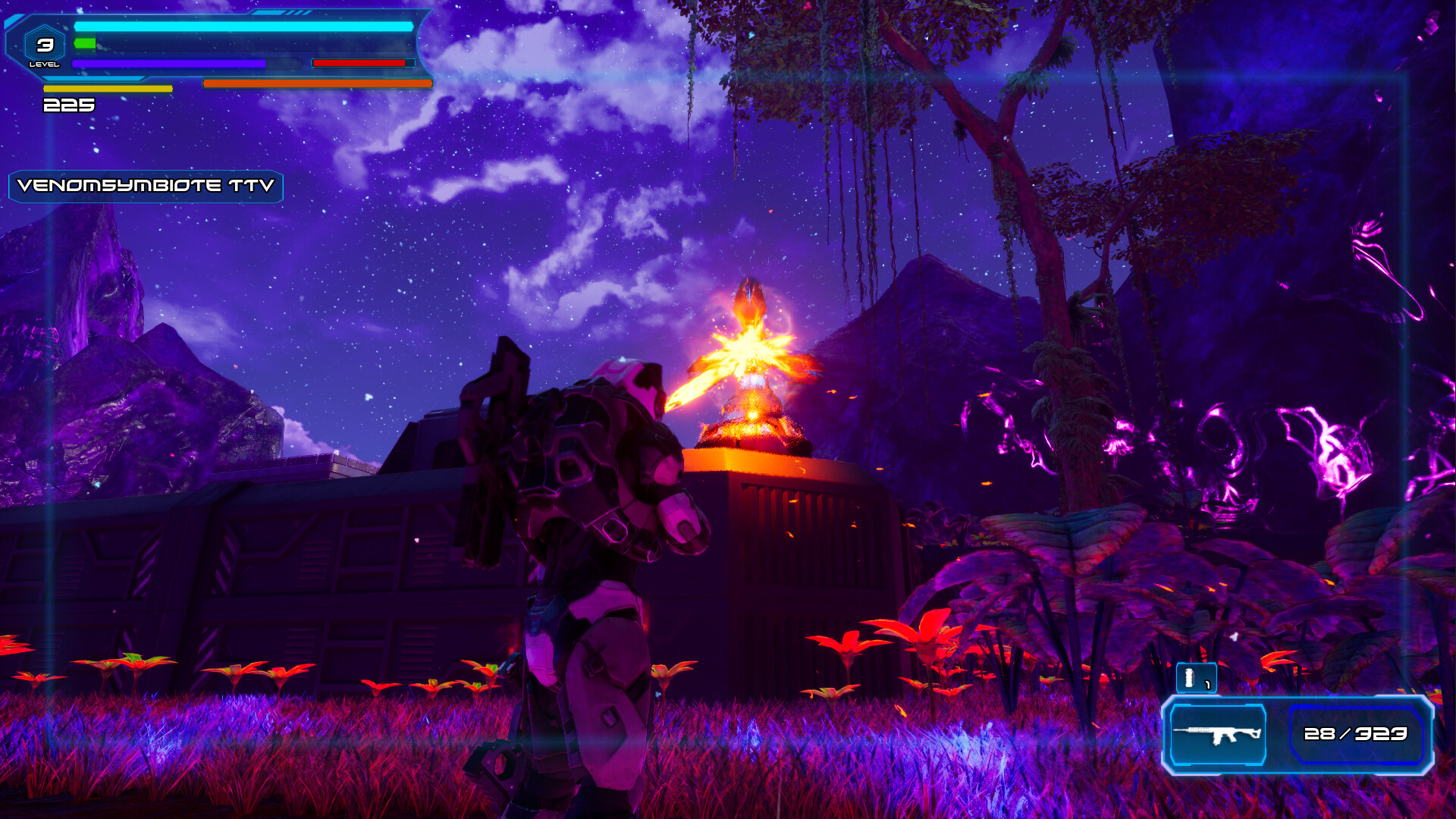The height and width of the screenshot is (819, 1456).
Task: Click the level 3 hexagon badge
Action: [x=45, y=47]
